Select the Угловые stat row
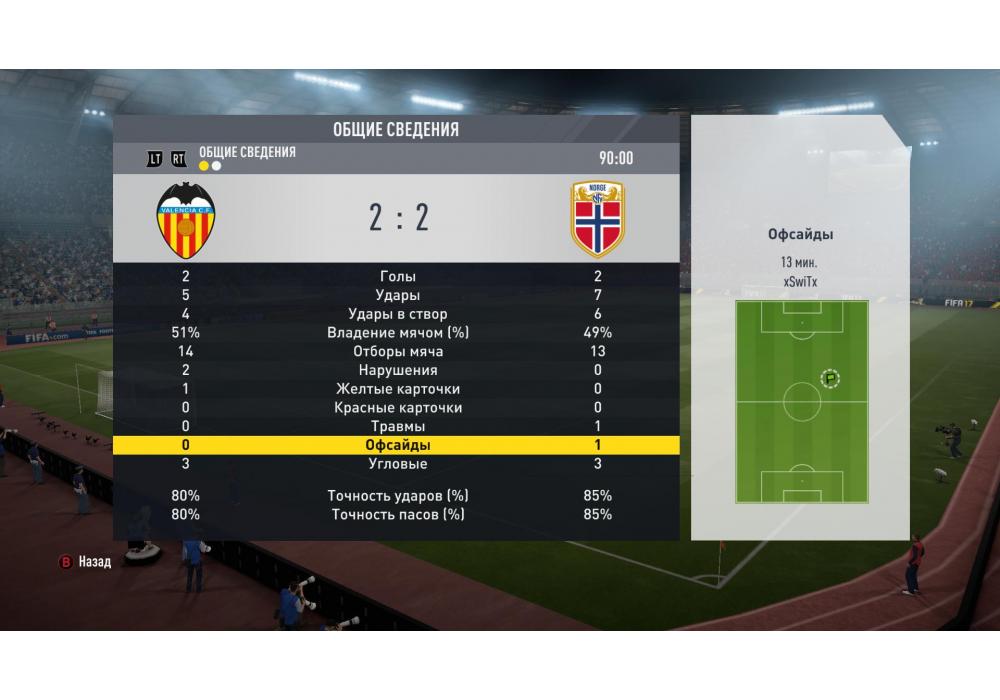This screenshot has width=1000, height=700. tap(397, 464)
